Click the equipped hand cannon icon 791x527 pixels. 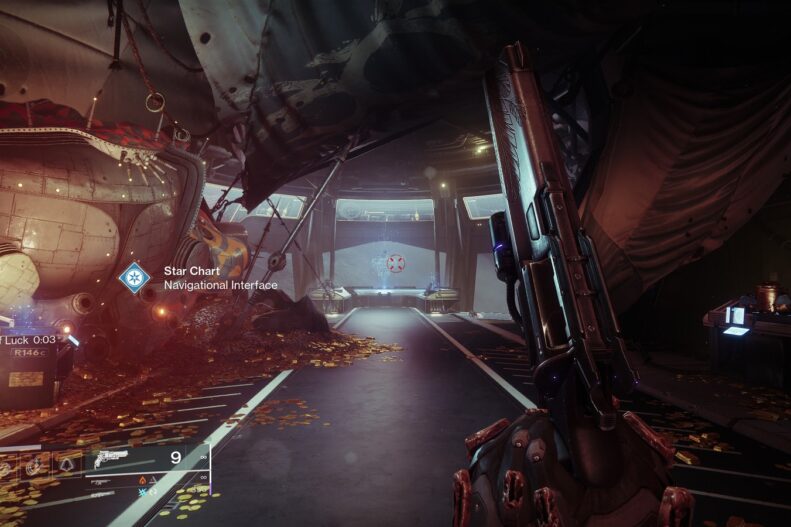click(110, 461)
